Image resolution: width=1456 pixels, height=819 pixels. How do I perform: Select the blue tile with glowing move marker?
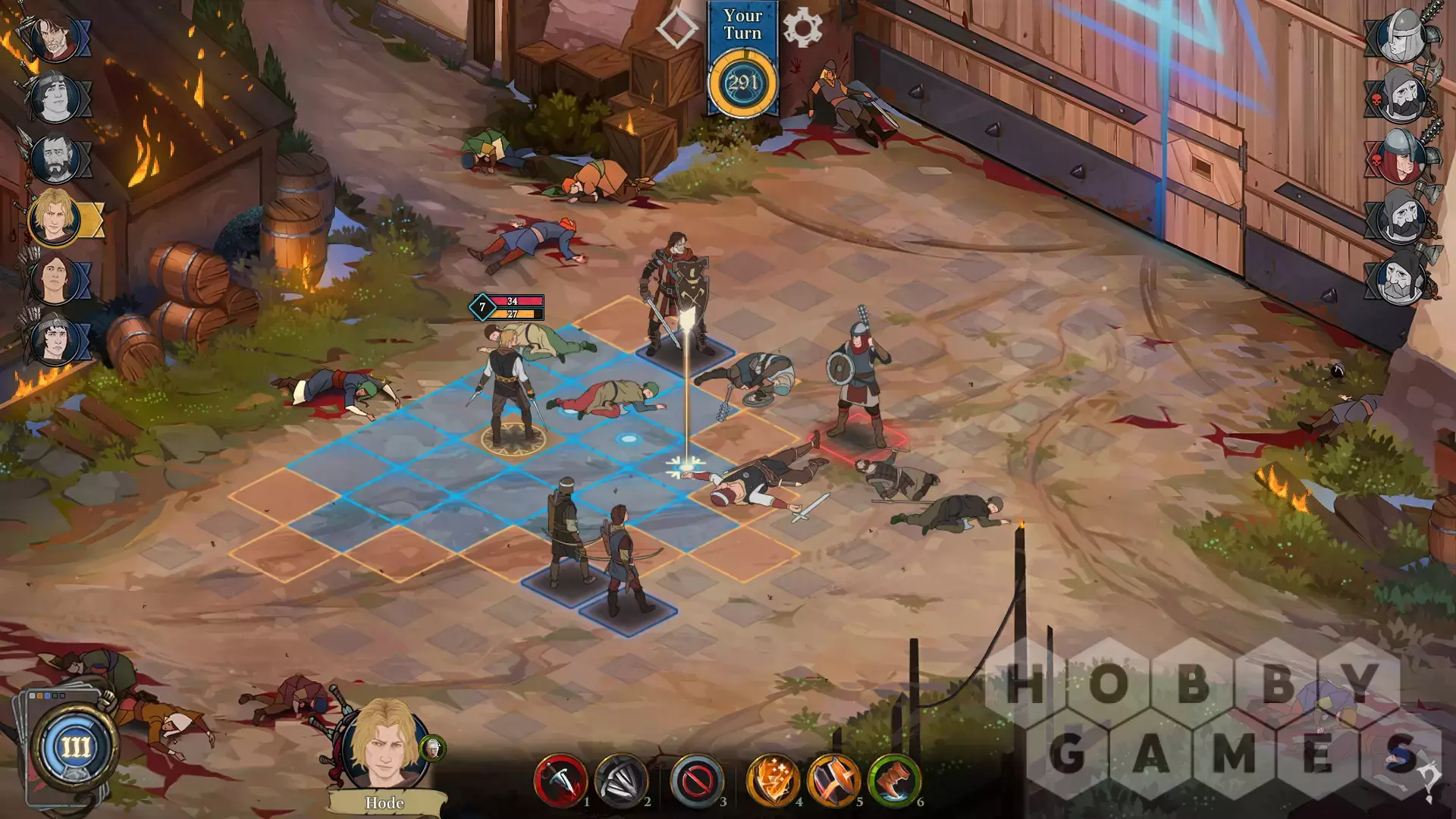(x=628, y=439)
